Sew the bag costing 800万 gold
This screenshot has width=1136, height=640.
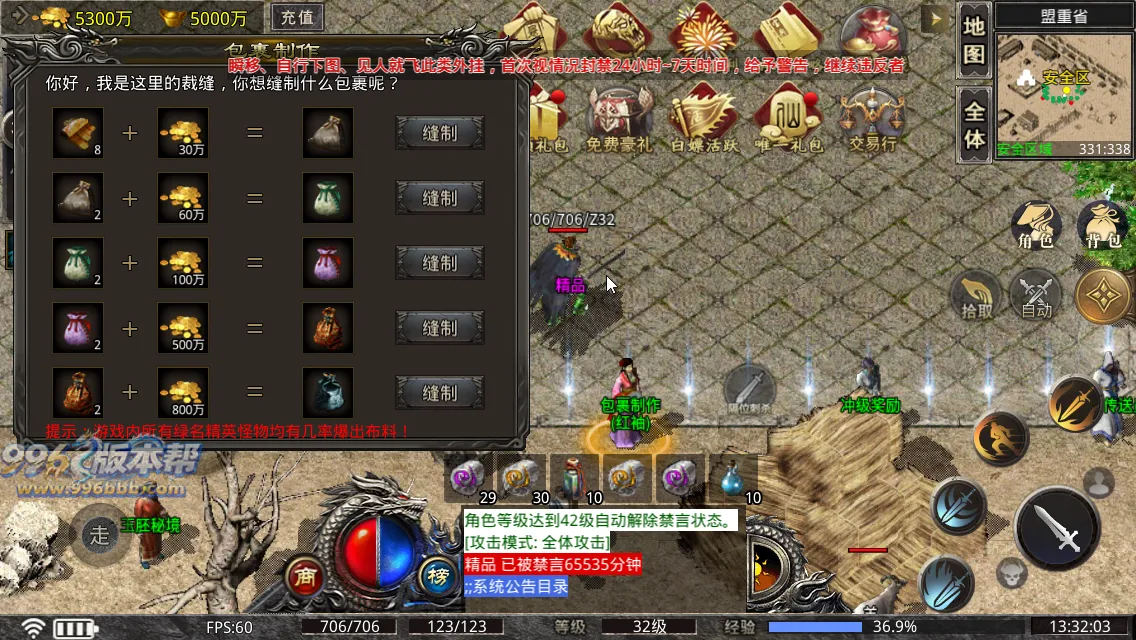click(440, 393)
